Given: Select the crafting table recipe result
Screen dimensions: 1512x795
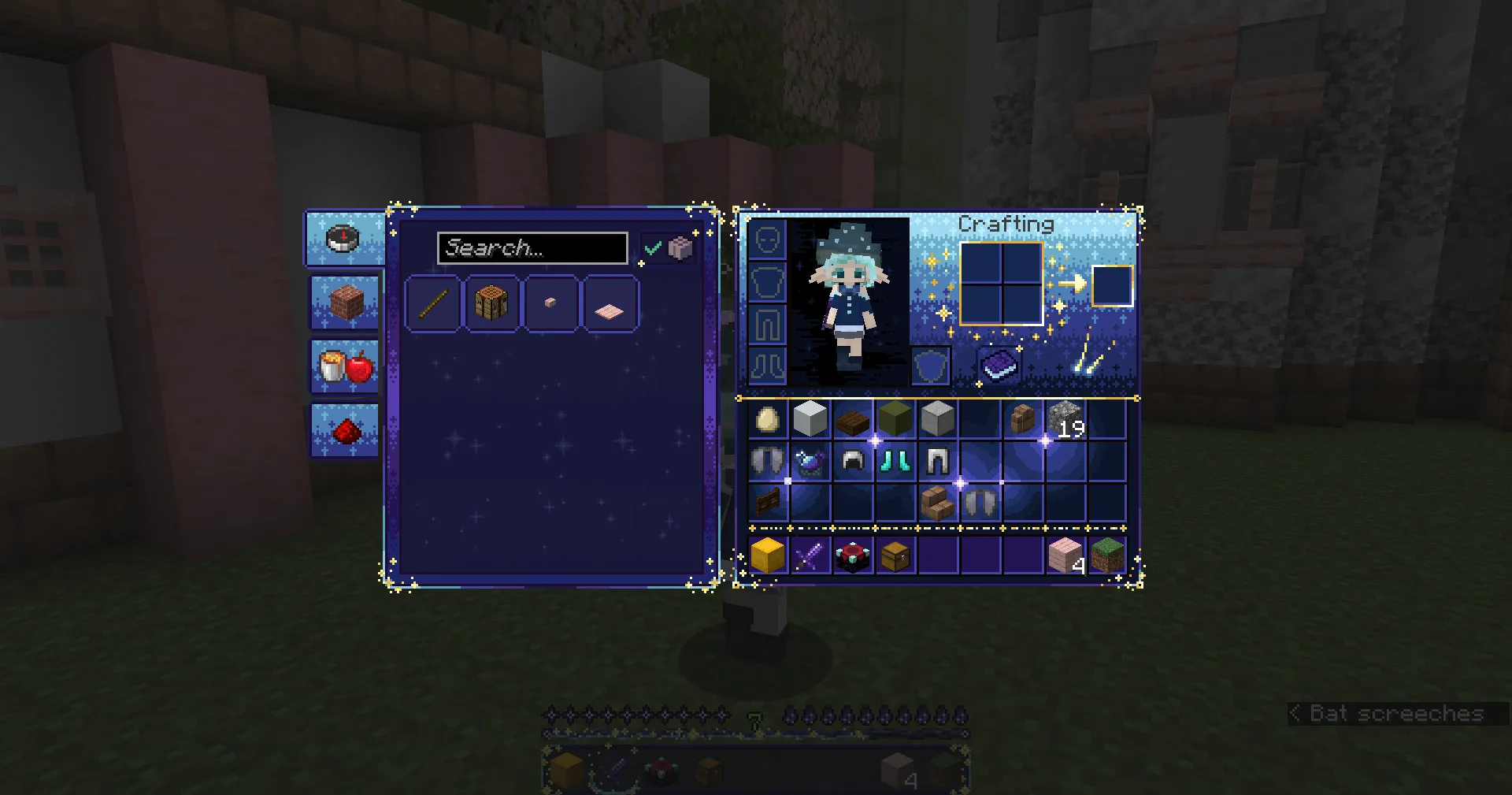Looking at the screenshot, I should click(492, 305).
